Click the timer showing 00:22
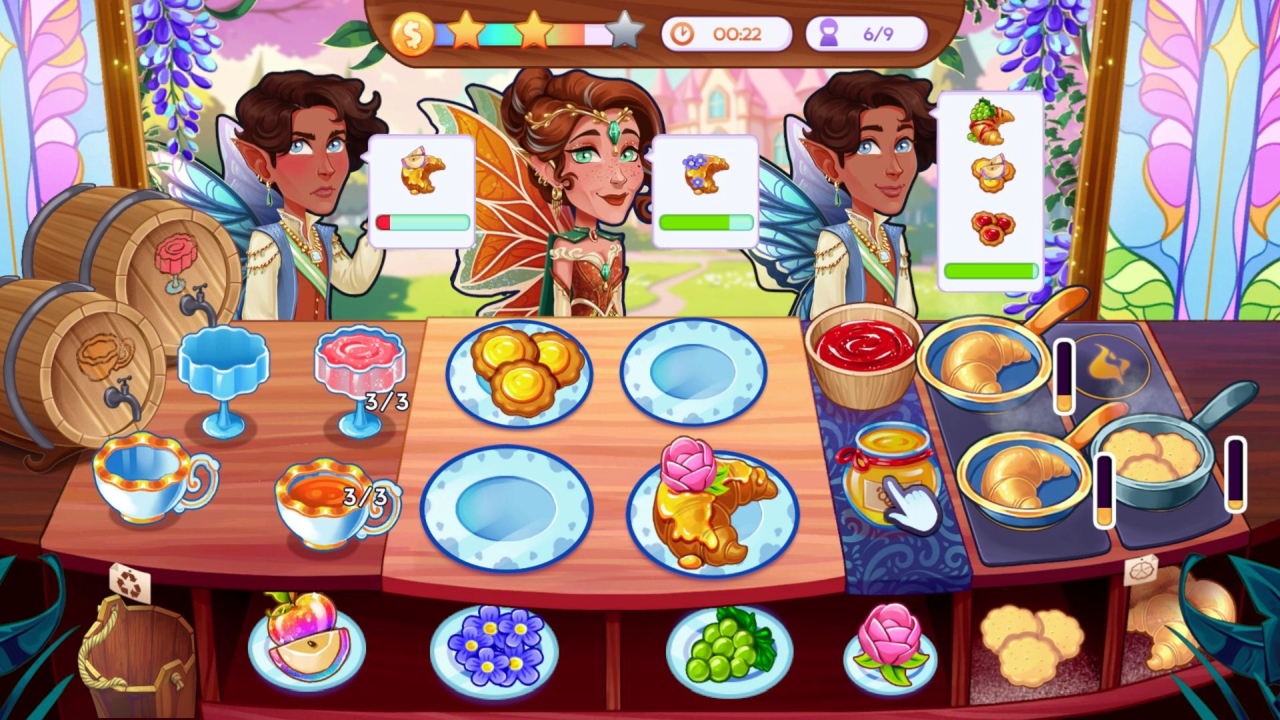The height and width of the screenshot is (720, 1280). [727, 33]
